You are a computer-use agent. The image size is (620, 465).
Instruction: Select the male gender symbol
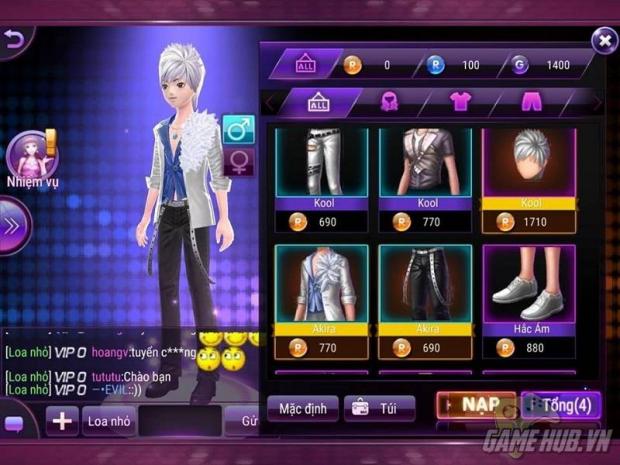[238, 129]
